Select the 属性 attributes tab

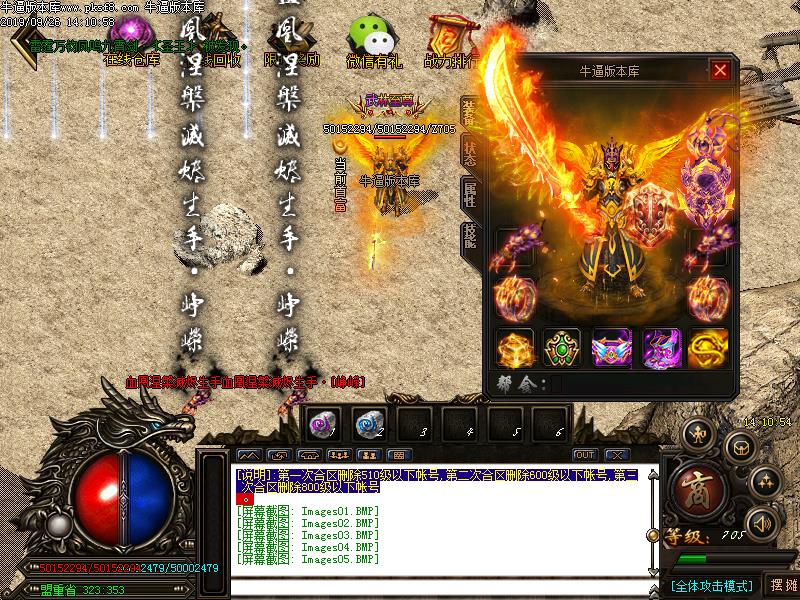point(469,194)
